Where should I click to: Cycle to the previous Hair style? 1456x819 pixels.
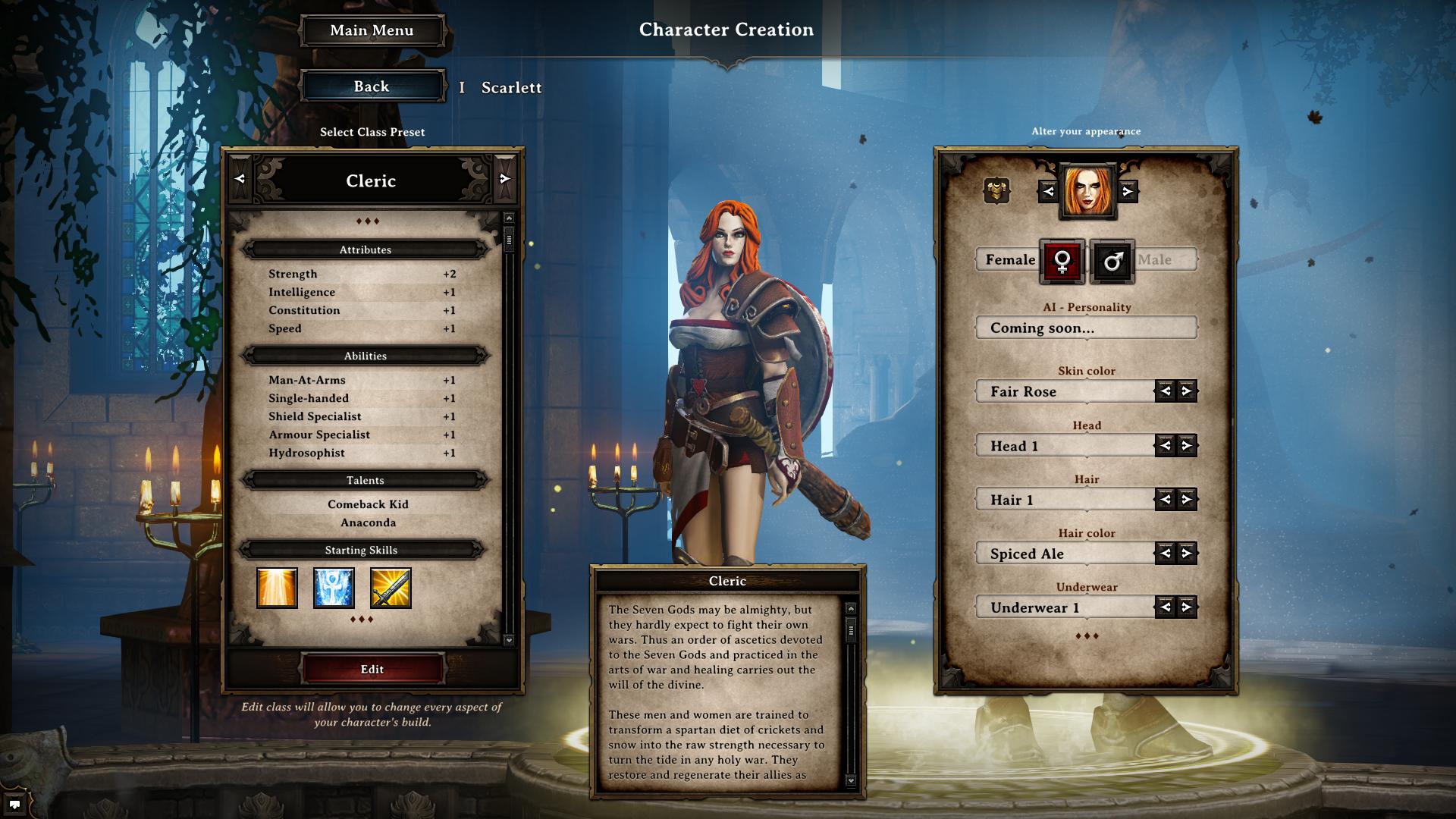pyautogui.click(x=1166, y=499)
